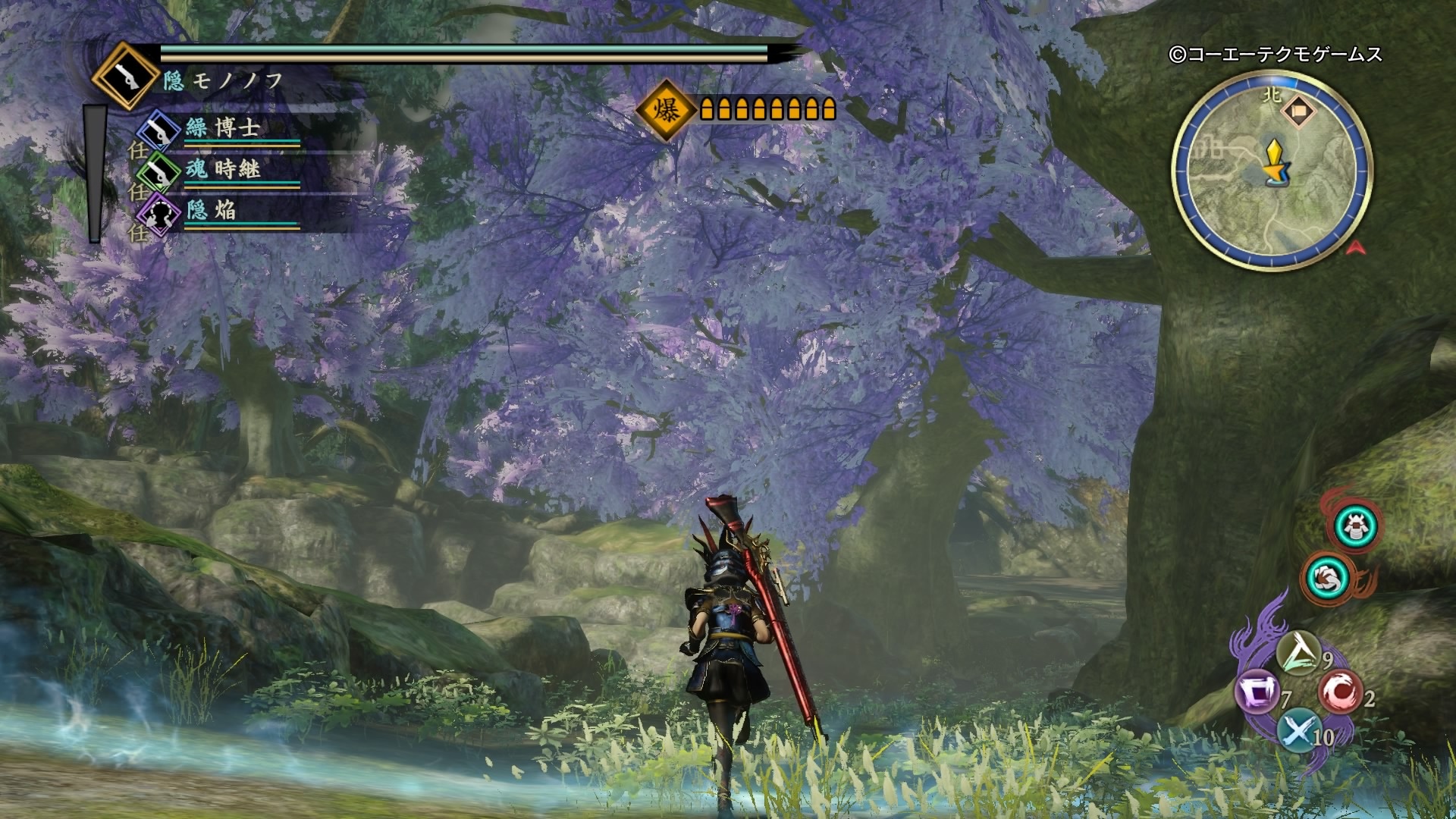Click the コーエーテクモゲームス copyright text

pos(1280,55)
